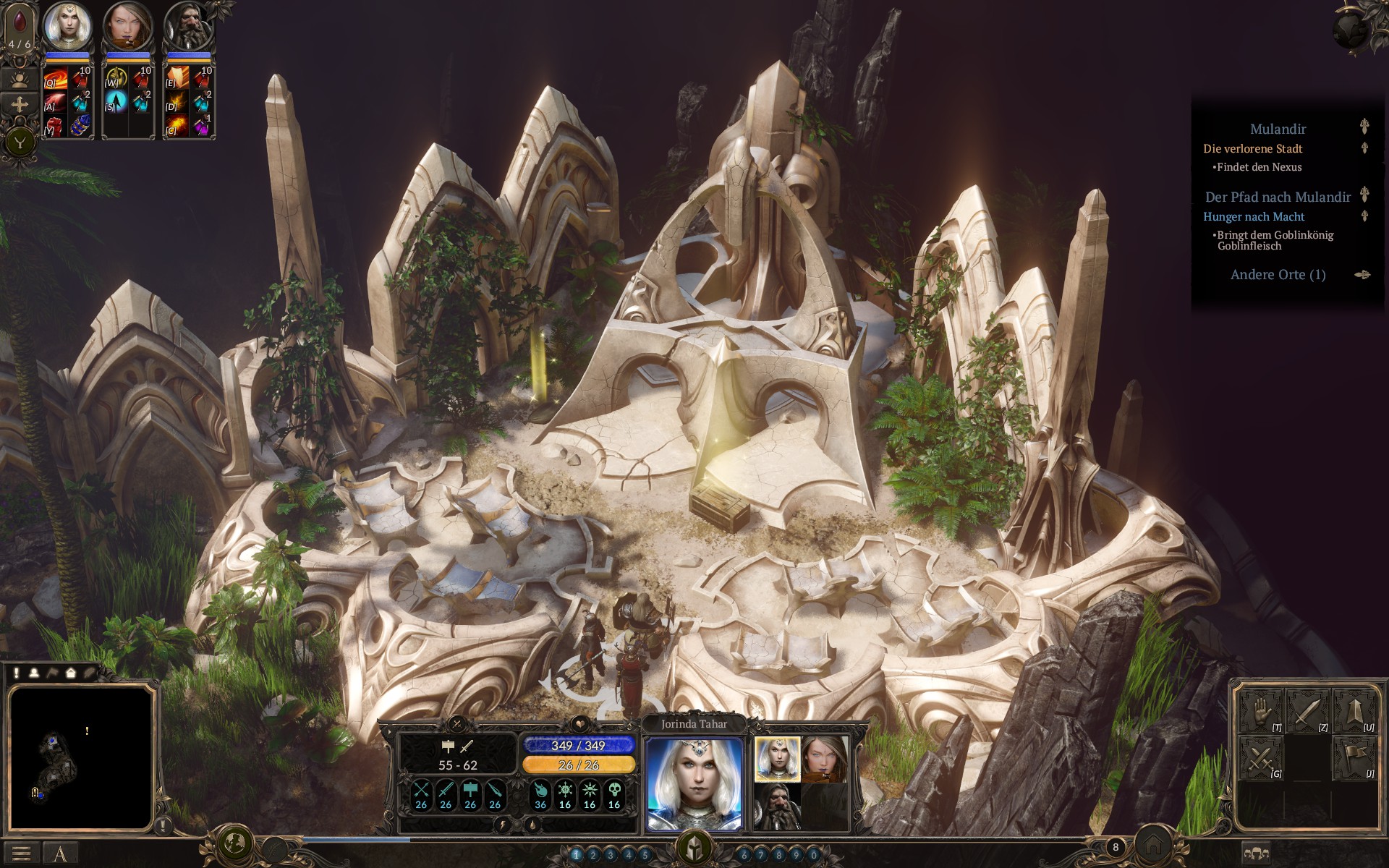Image resolution: width=1389 pixels, height=868 pixels.
Task: Select the white-haired hero portrait at top
Action: (x=67, y=26)
